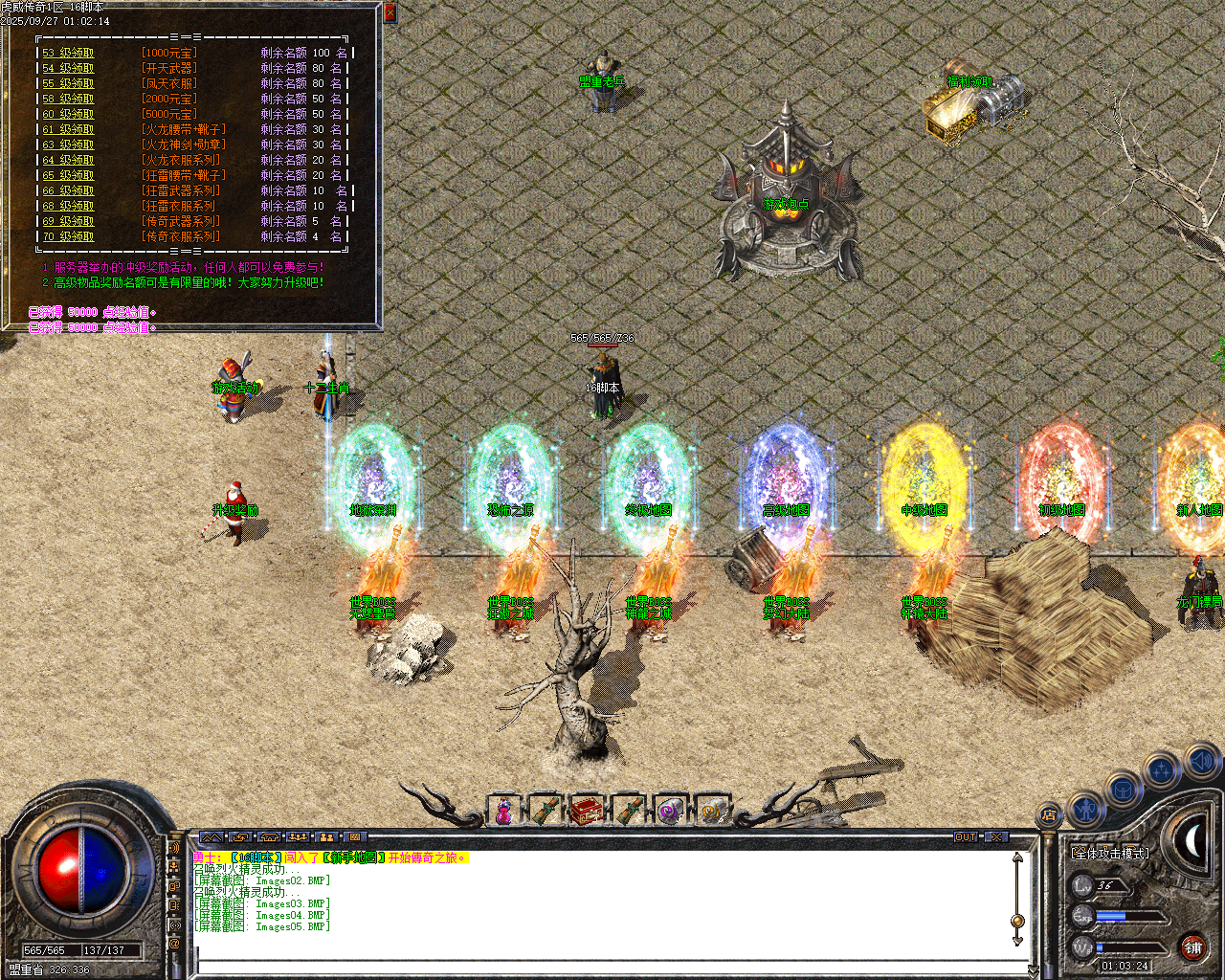
Task: Toggle the shout chat channel filter
Action: coord(175,847)
